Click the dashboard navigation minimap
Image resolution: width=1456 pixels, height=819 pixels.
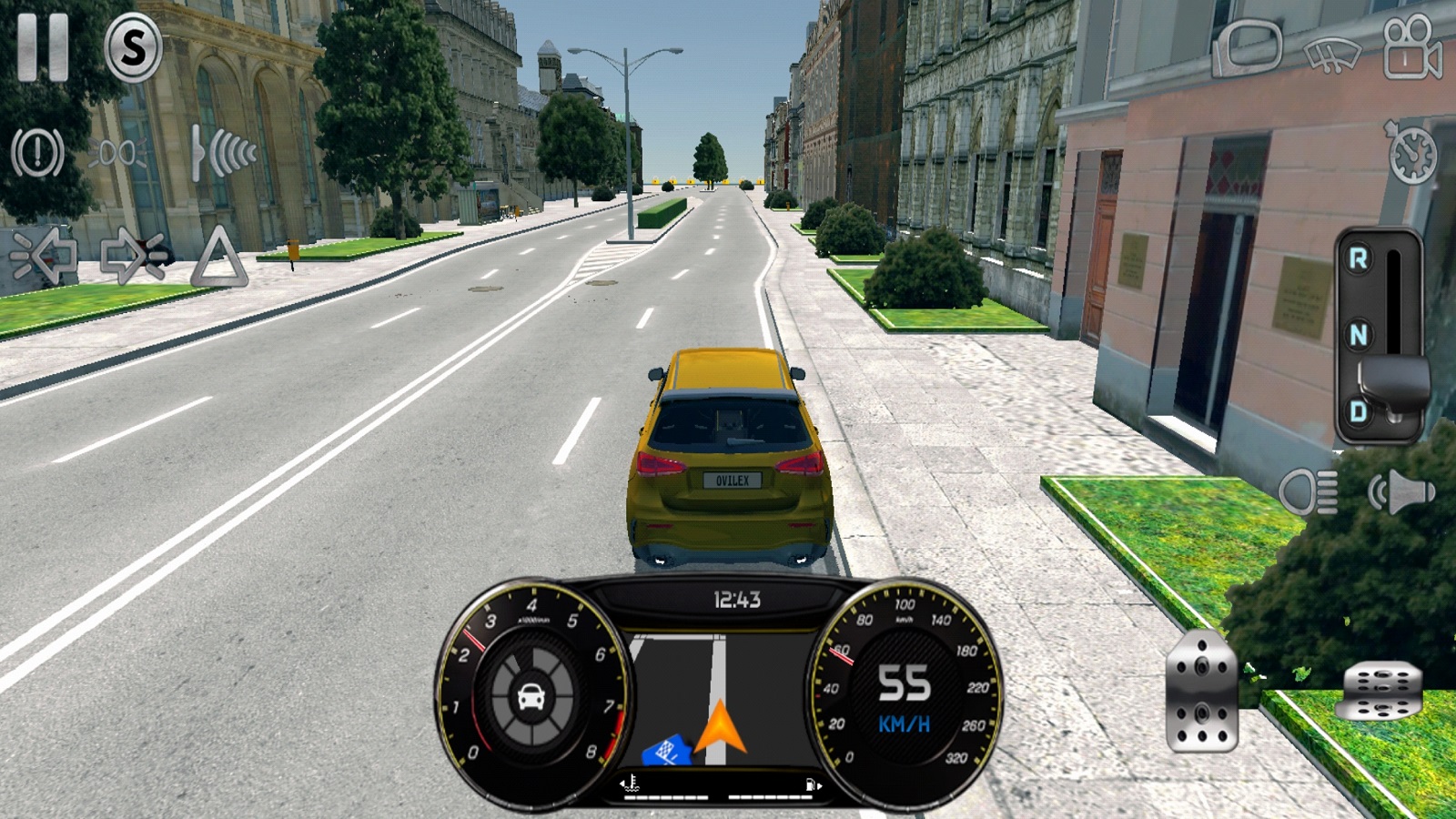tap(719, 699)
